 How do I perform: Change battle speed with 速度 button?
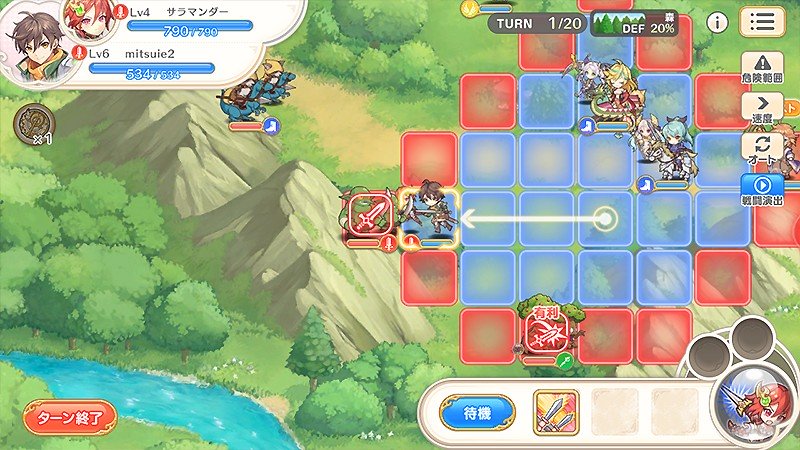coord(765,108)
